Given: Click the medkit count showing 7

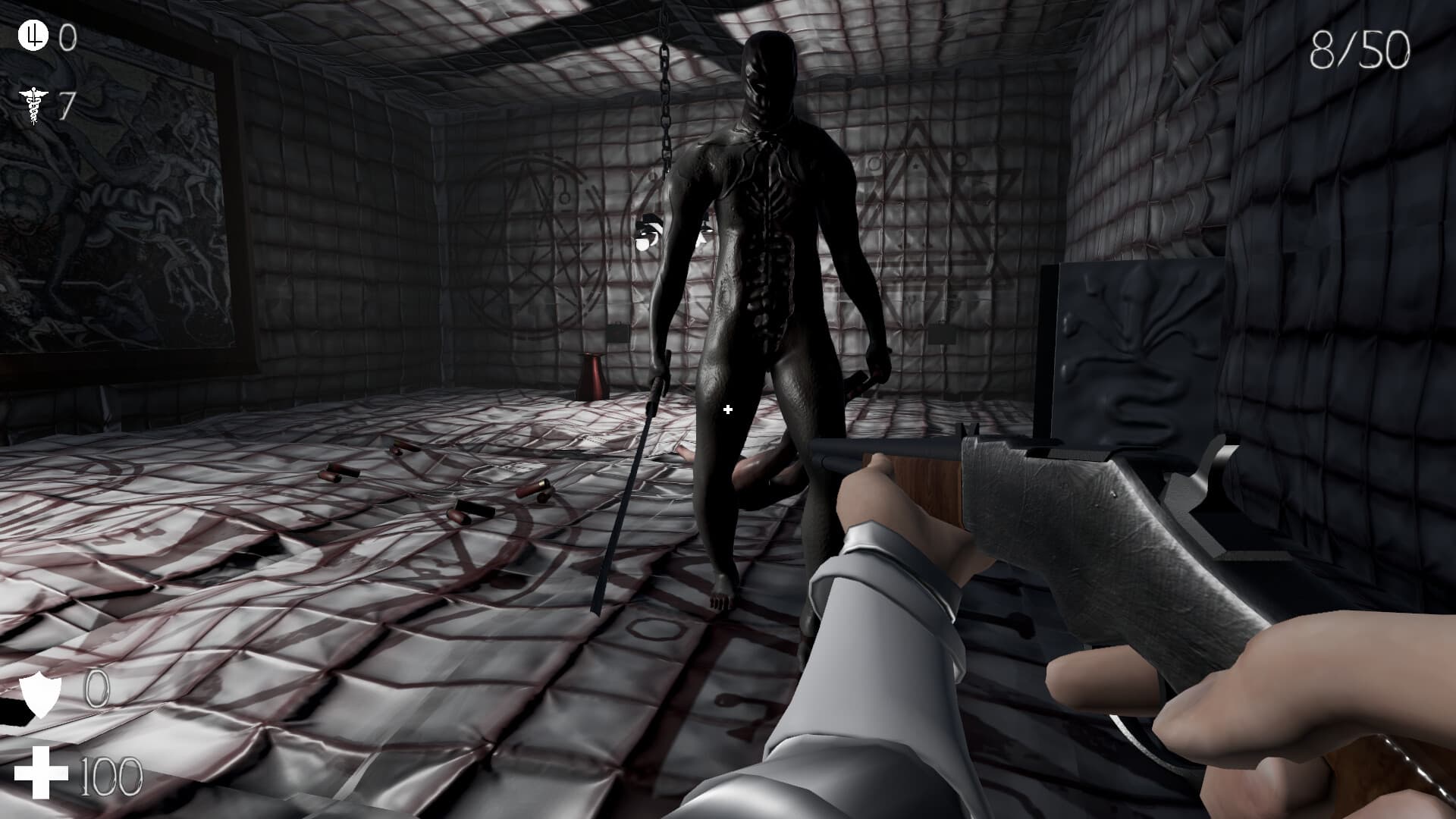Looking at the screenshot, I should tap(67, 101).
